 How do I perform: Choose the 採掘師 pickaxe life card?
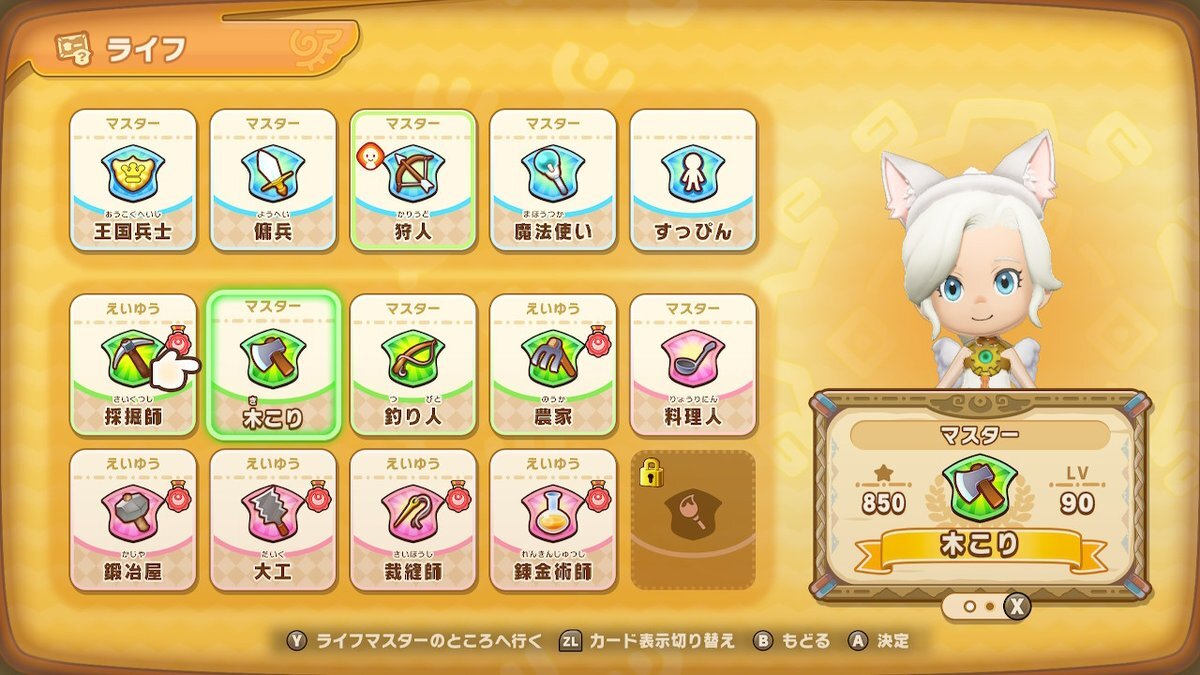[133, 365]
